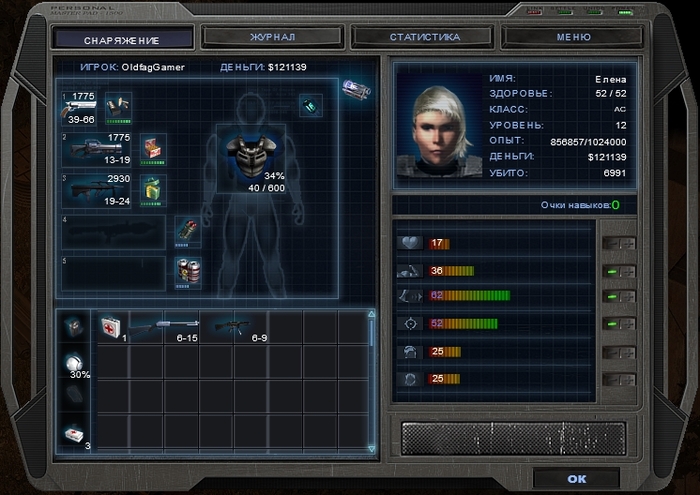Open the Меню tab
The image size is (700, 495).
pyautogui.click(x=566, y=37)
